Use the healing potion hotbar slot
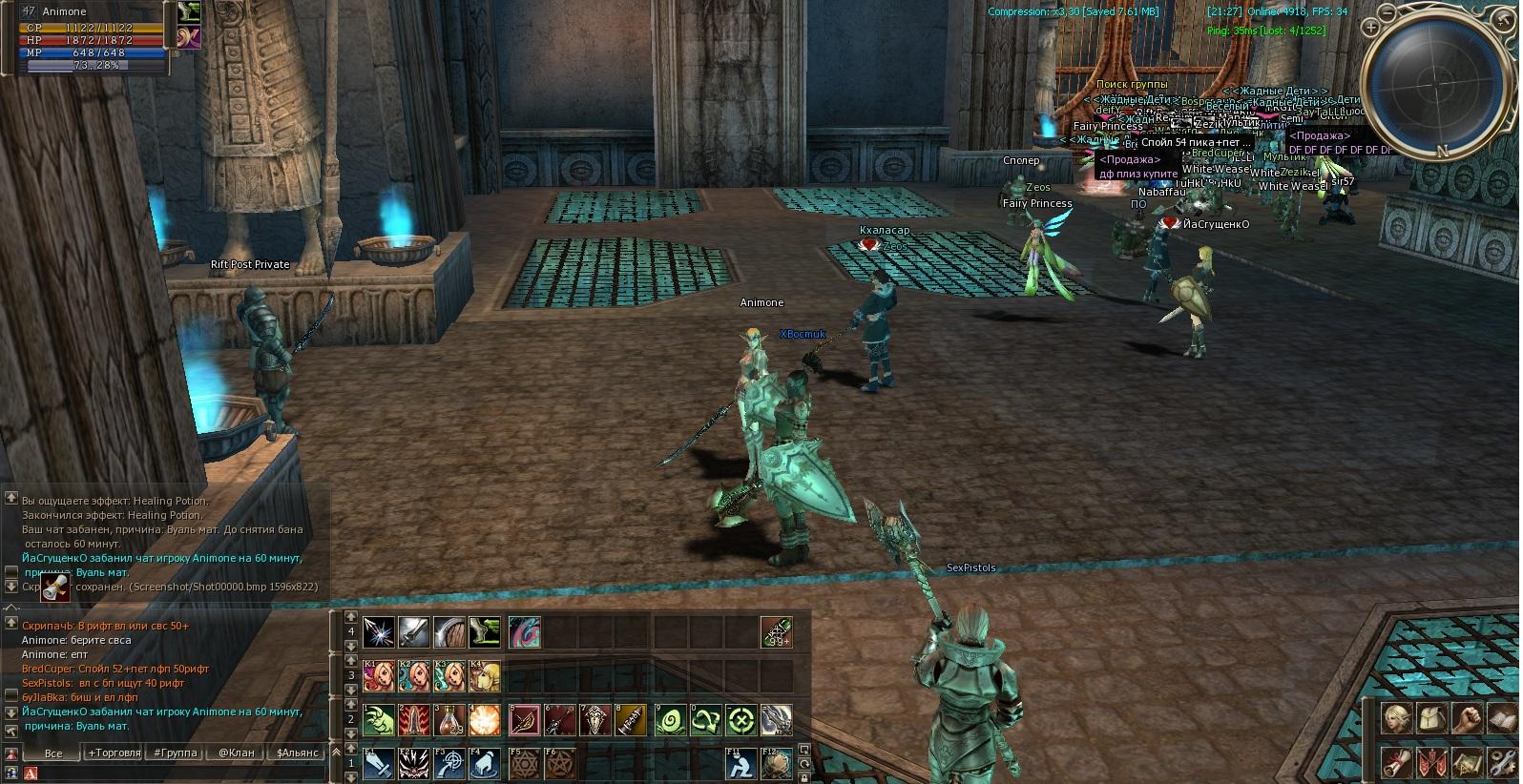The width and height of the screenshot is (1523, 784). 451,720
